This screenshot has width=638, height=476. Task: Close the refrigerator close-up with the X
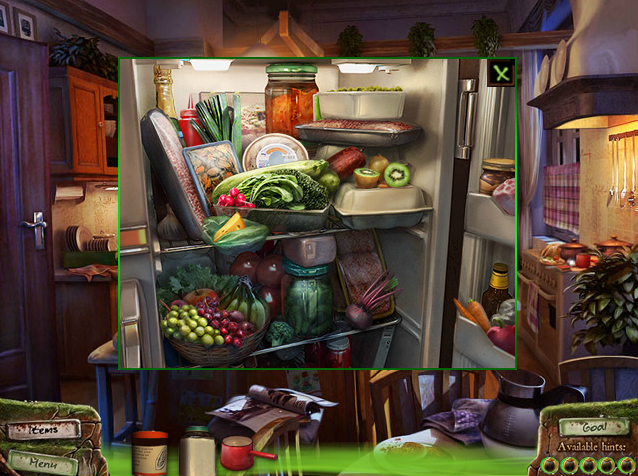click(x=501, y=72)
